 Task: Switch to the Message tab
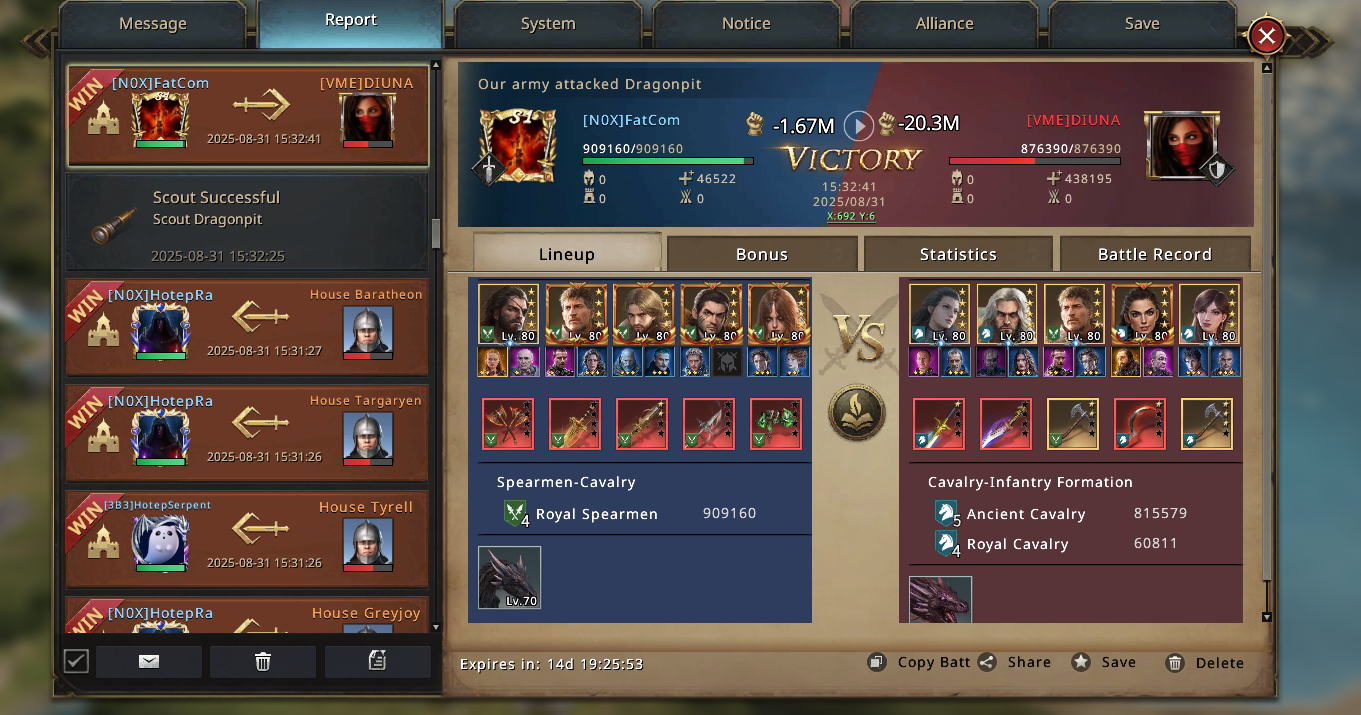pos(152,24)
